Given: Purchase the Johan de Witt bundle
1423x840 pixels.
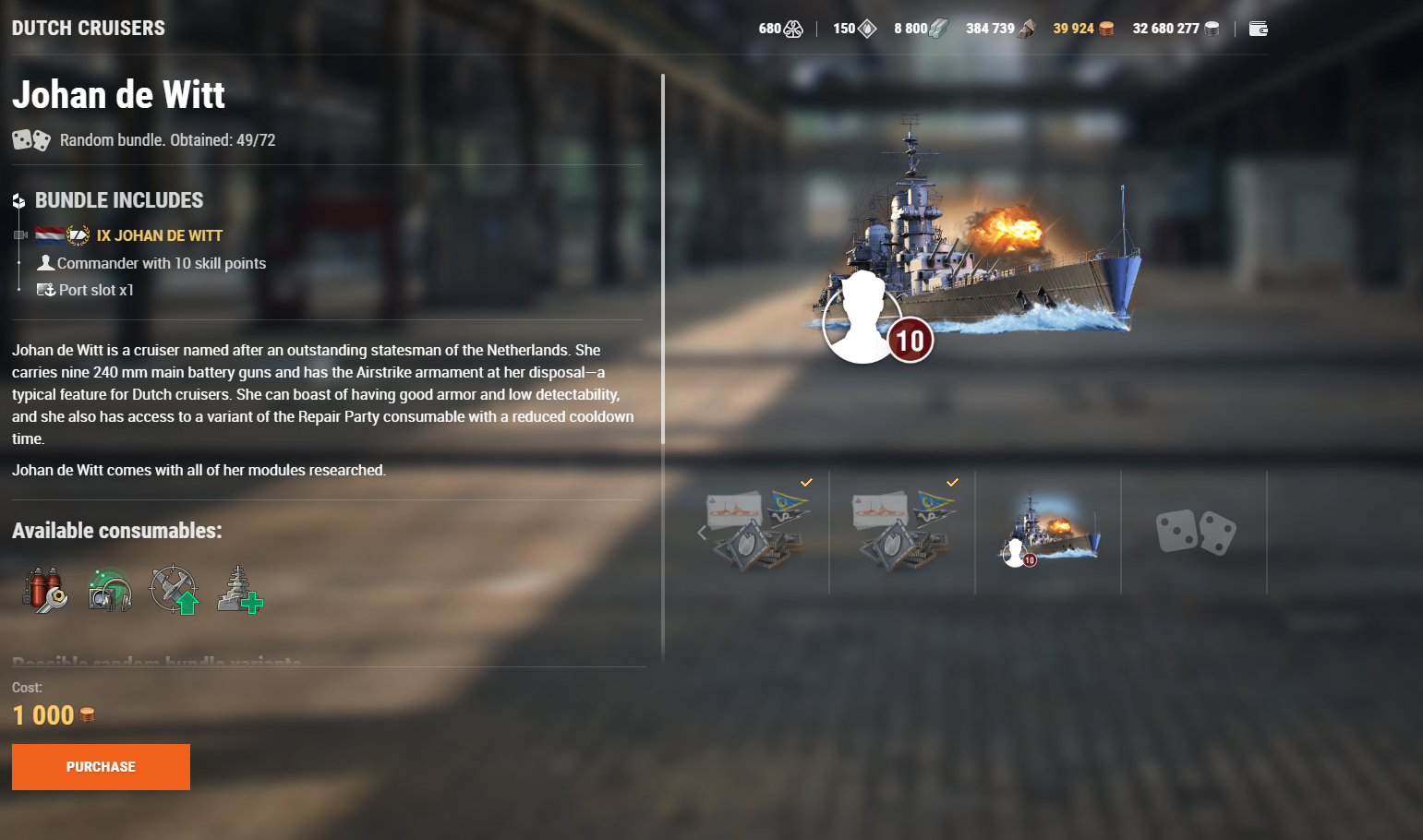Looking at the screenshot, I should pos(101,767).
